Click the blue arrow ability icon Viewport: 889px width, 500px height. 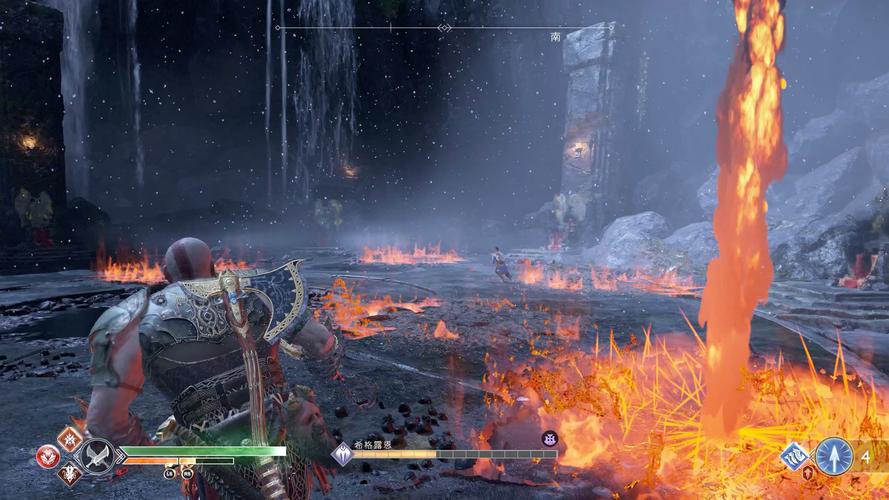tap(834, 455)
